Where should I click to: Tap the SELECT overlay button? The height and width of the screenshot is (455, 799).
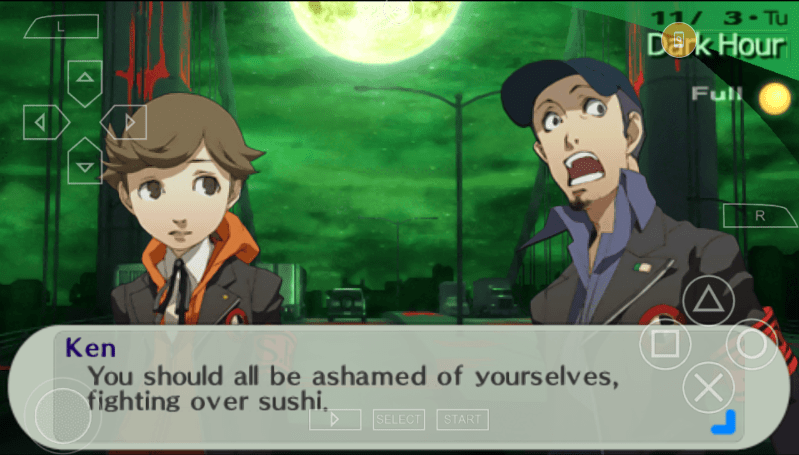pos(399,420)
